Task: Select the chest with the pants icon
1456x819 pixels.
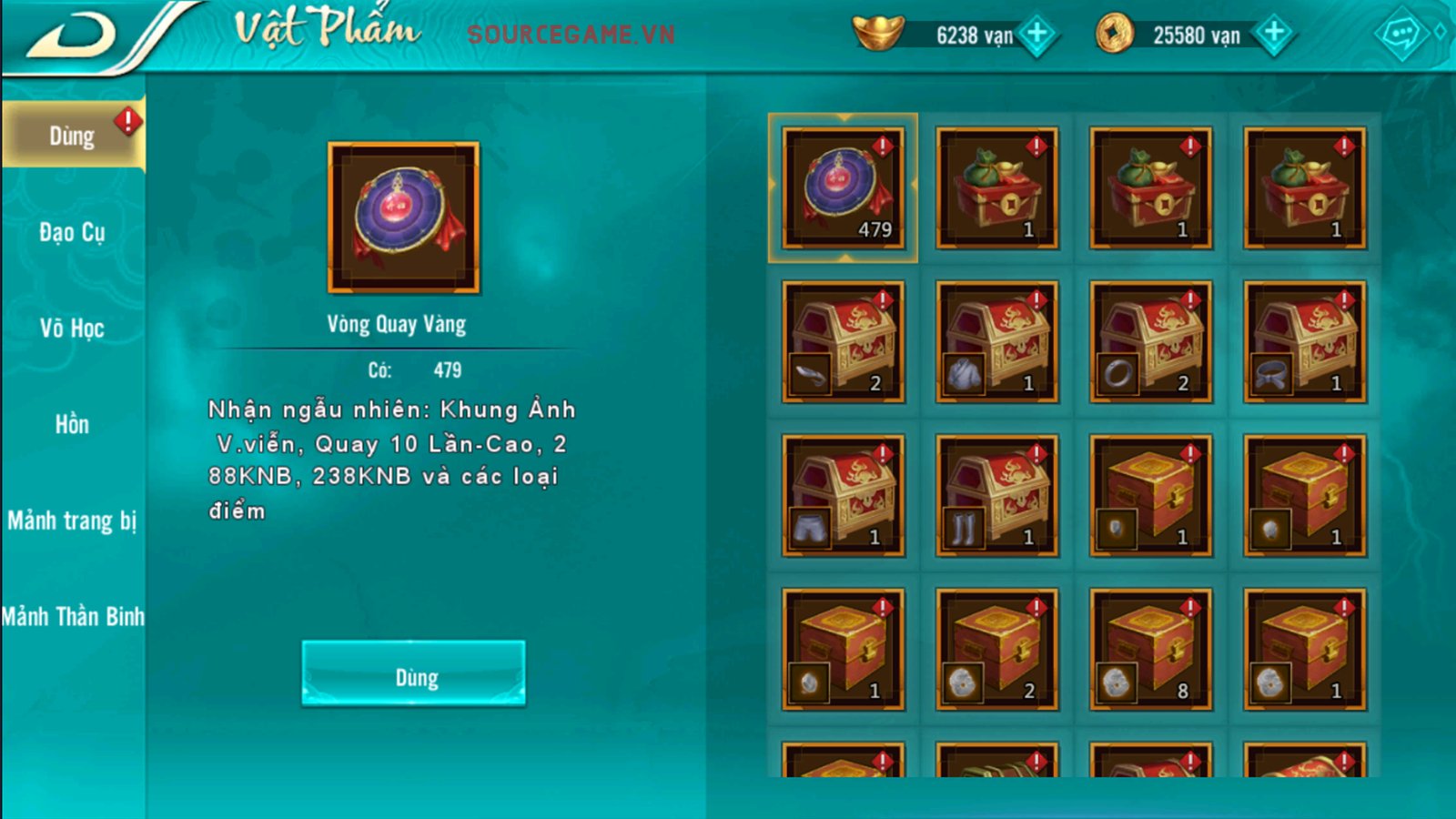Action: click(x=843, y=495)
